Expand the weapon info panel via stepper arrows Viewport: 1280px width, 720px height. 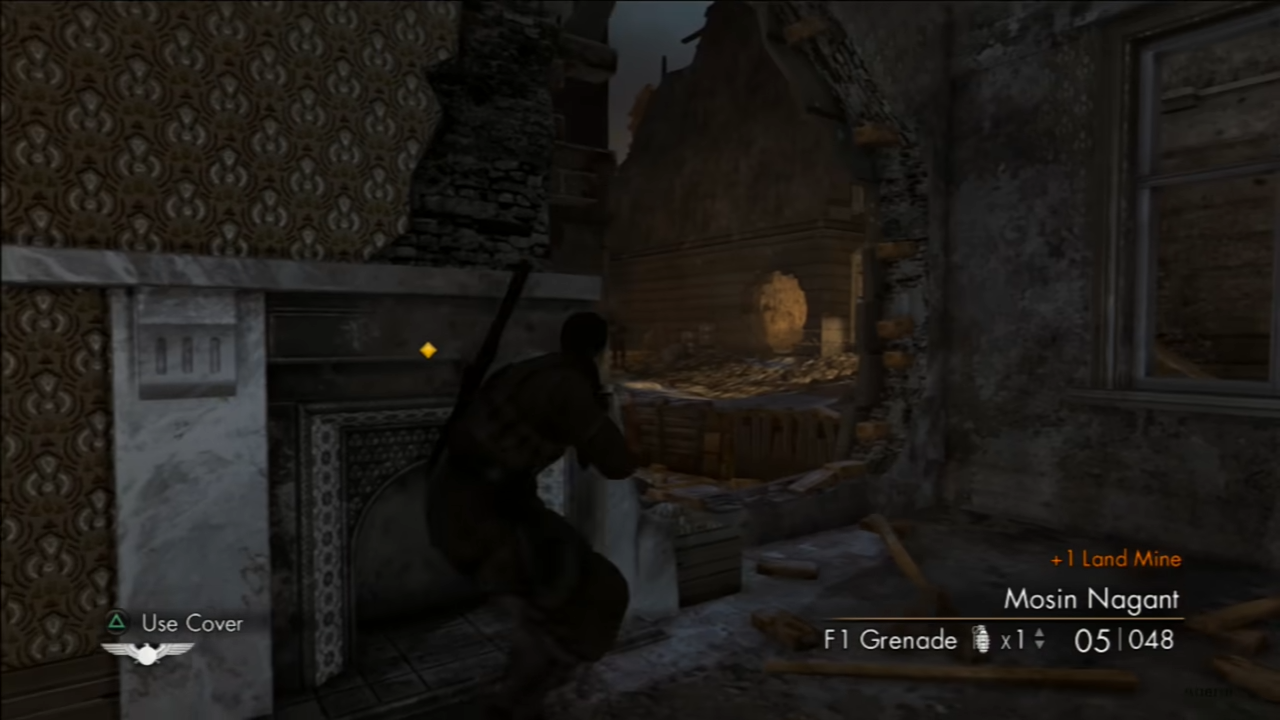point(1039,640)
